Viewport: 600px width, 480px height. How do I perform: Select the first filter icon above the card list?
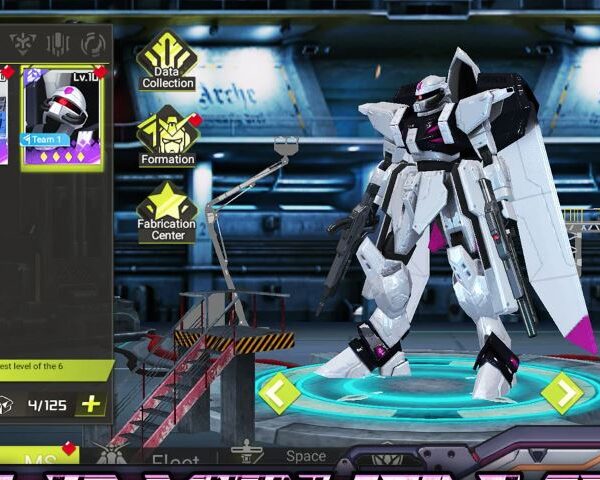22,44
